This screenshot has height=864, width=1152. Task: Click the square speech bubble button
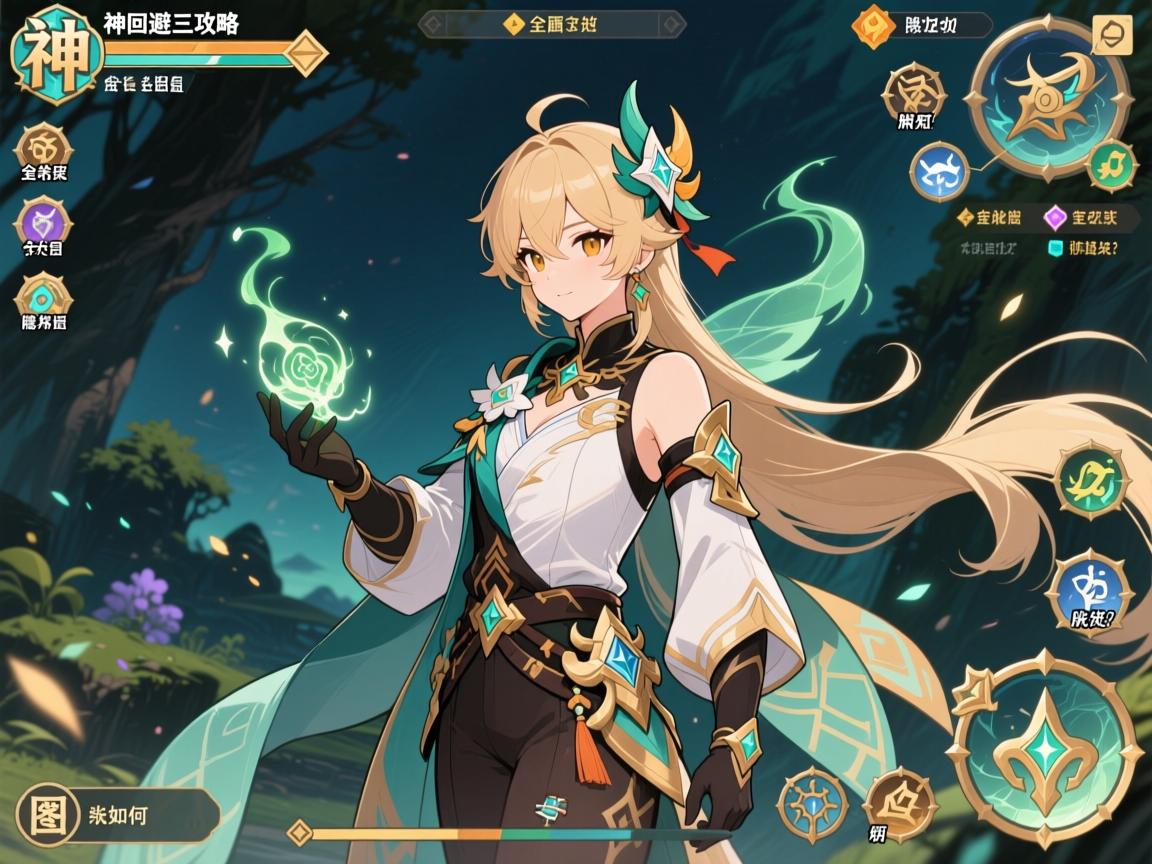(1111, 36)
